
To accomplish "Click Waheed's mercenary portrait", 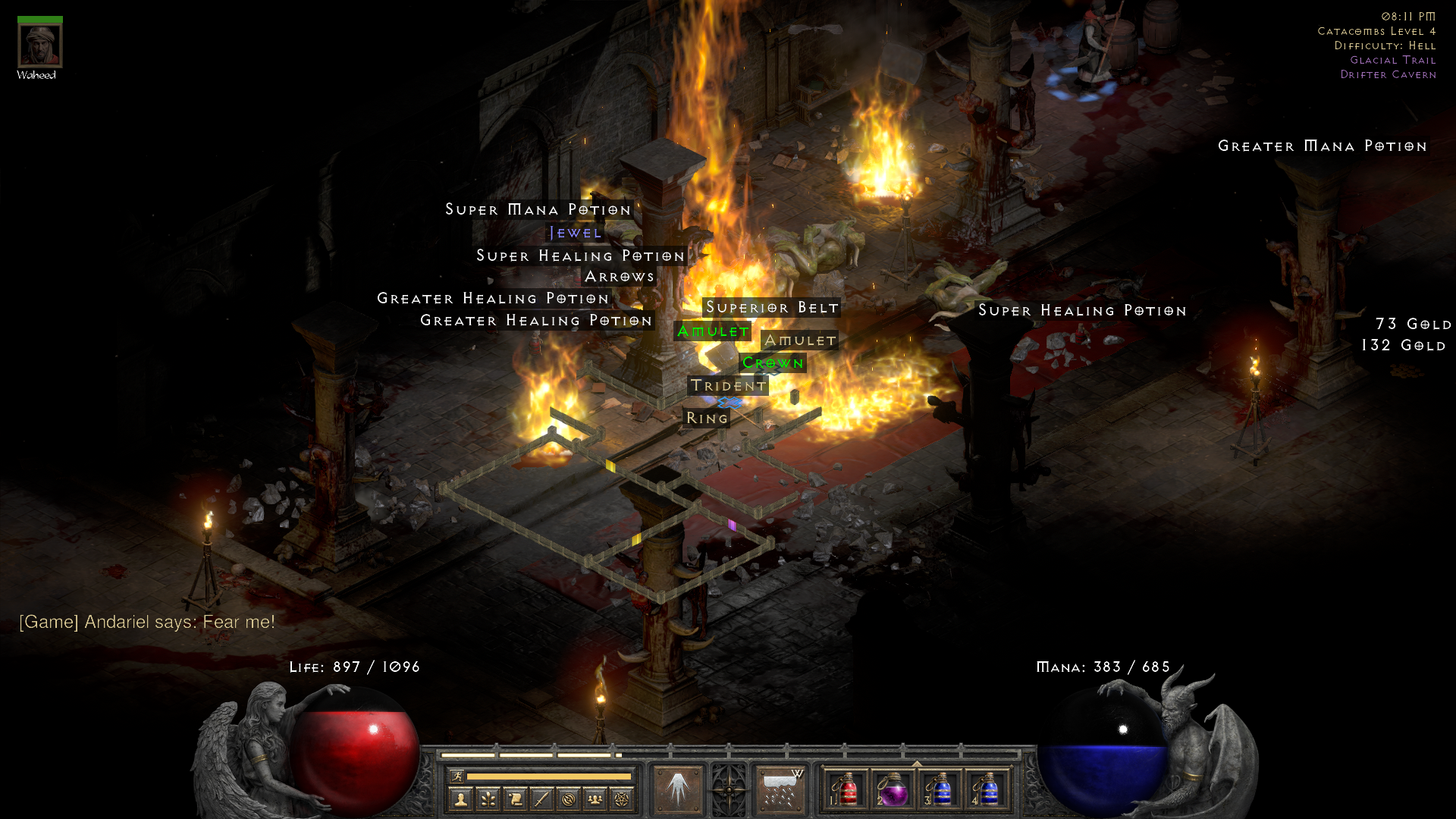I will pyautogui.click(x=39, y=44).
